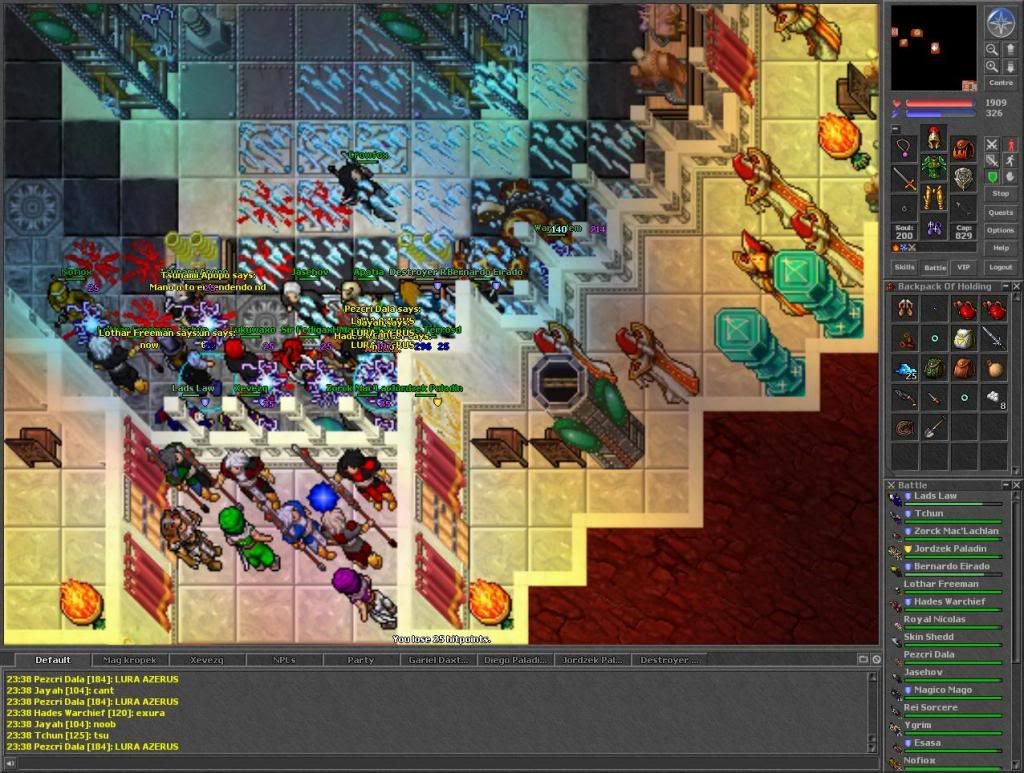This screenshot has width=1024, height=773.
Task: Select the shovel in the backpack
Action: [x=934, y=428]
